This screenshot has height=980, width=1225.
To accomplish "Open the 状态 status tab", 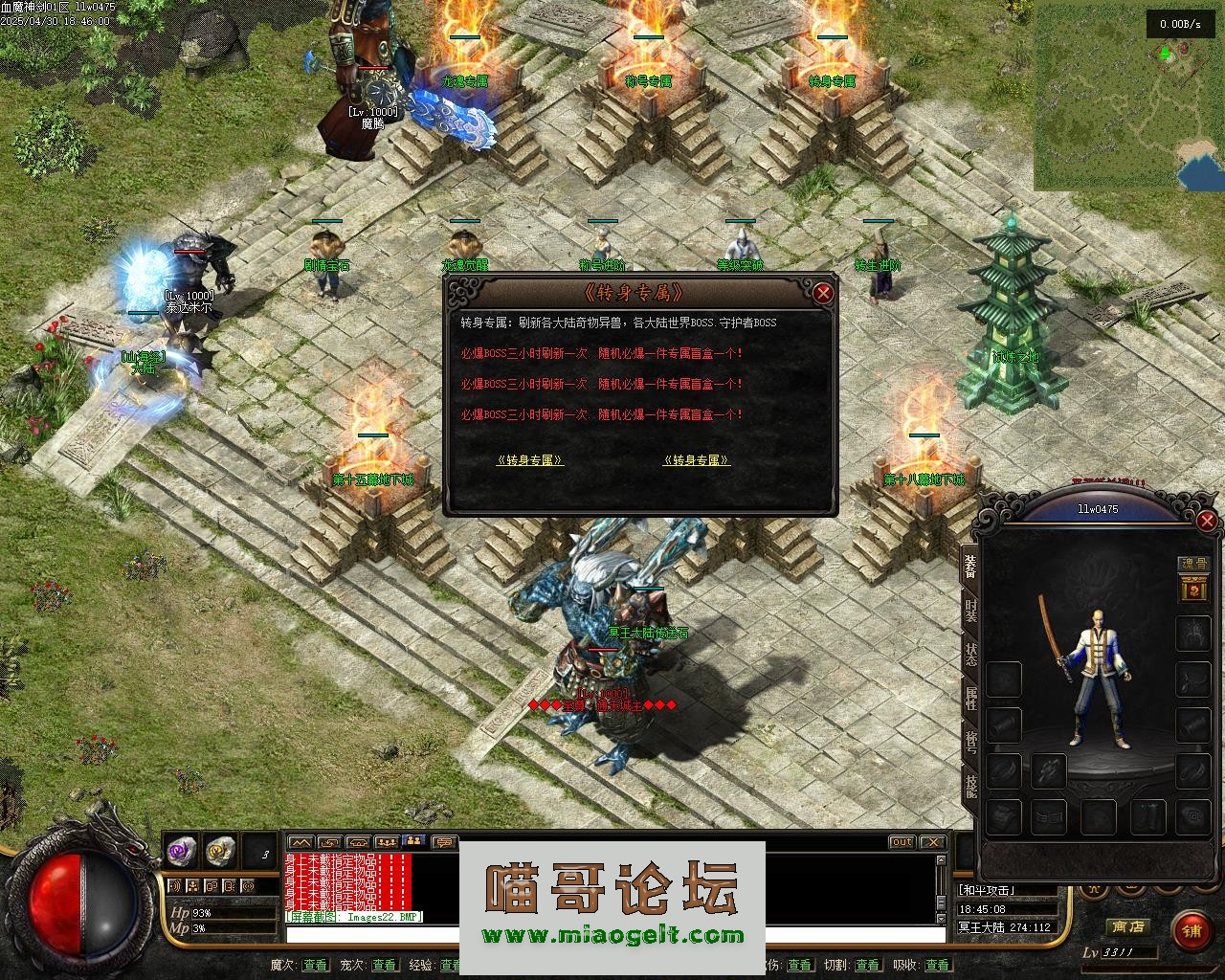I will pyautogui.click(x=970, y=655).
